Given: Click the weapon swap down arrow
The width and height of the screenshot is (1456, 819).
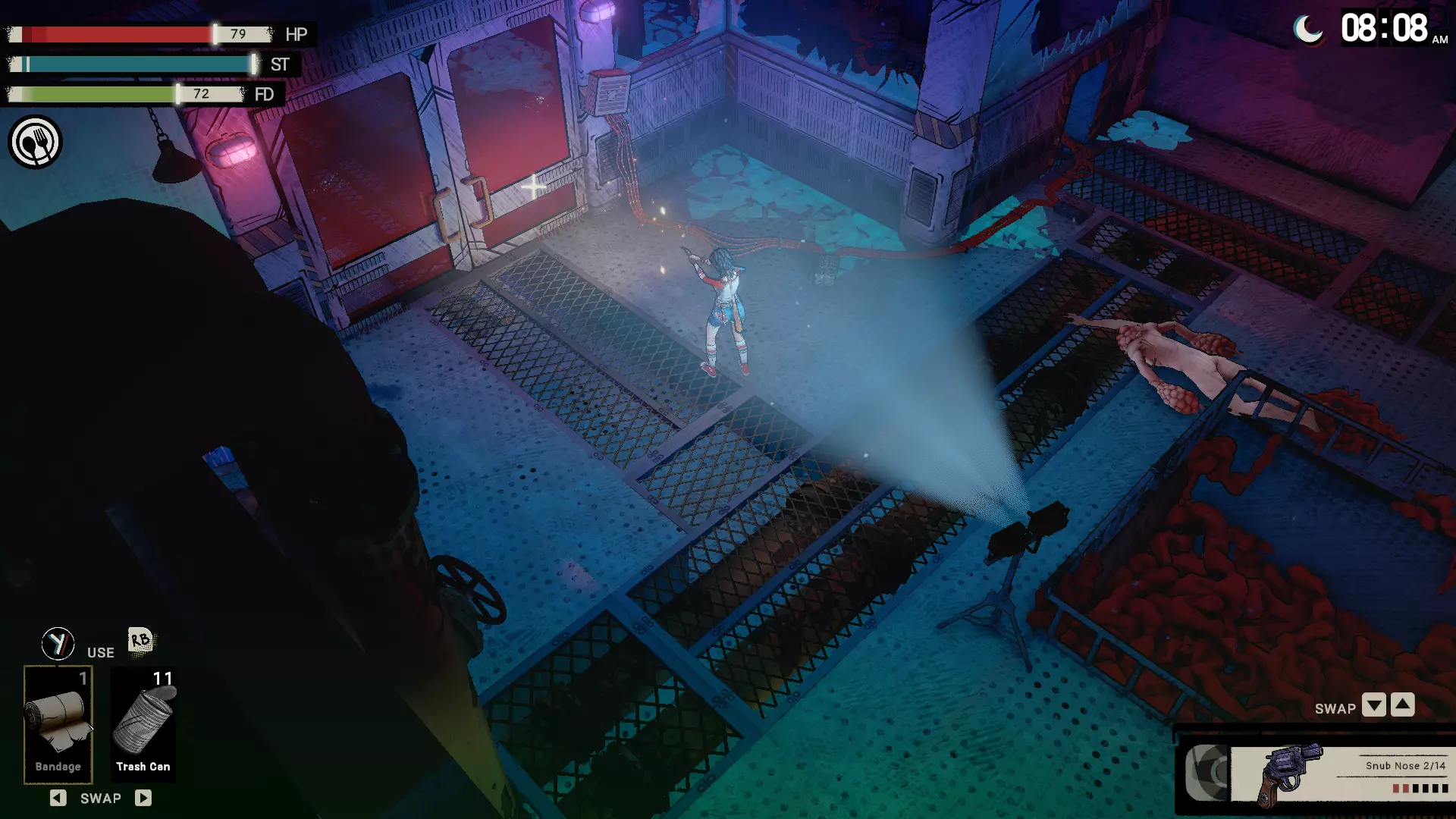Looking at the screenshot, I should [x=1373, y=705].
